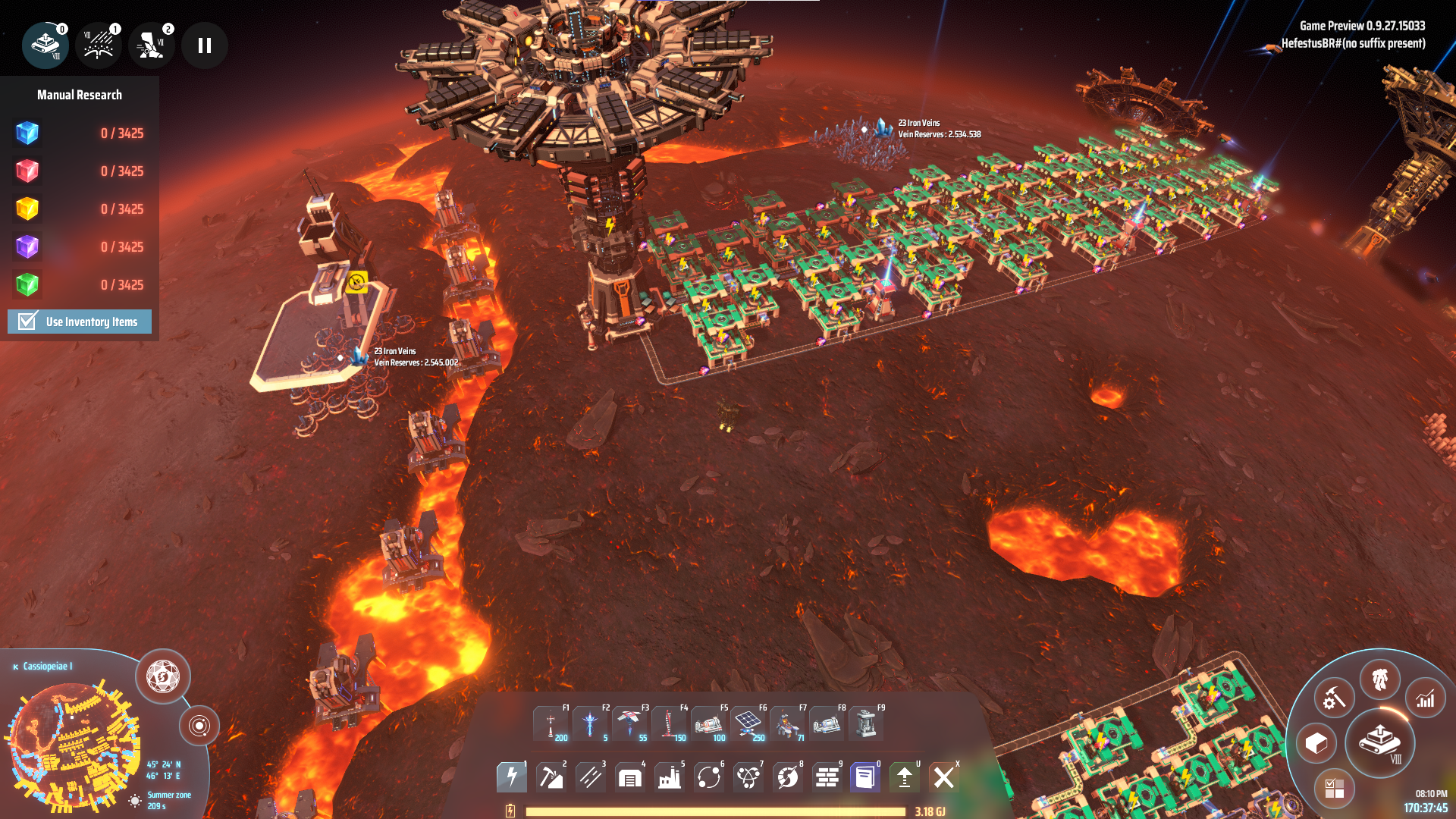1456x819 pixels.
Task: Activate the upgrade arrow tool
Action: coord(905,777)
